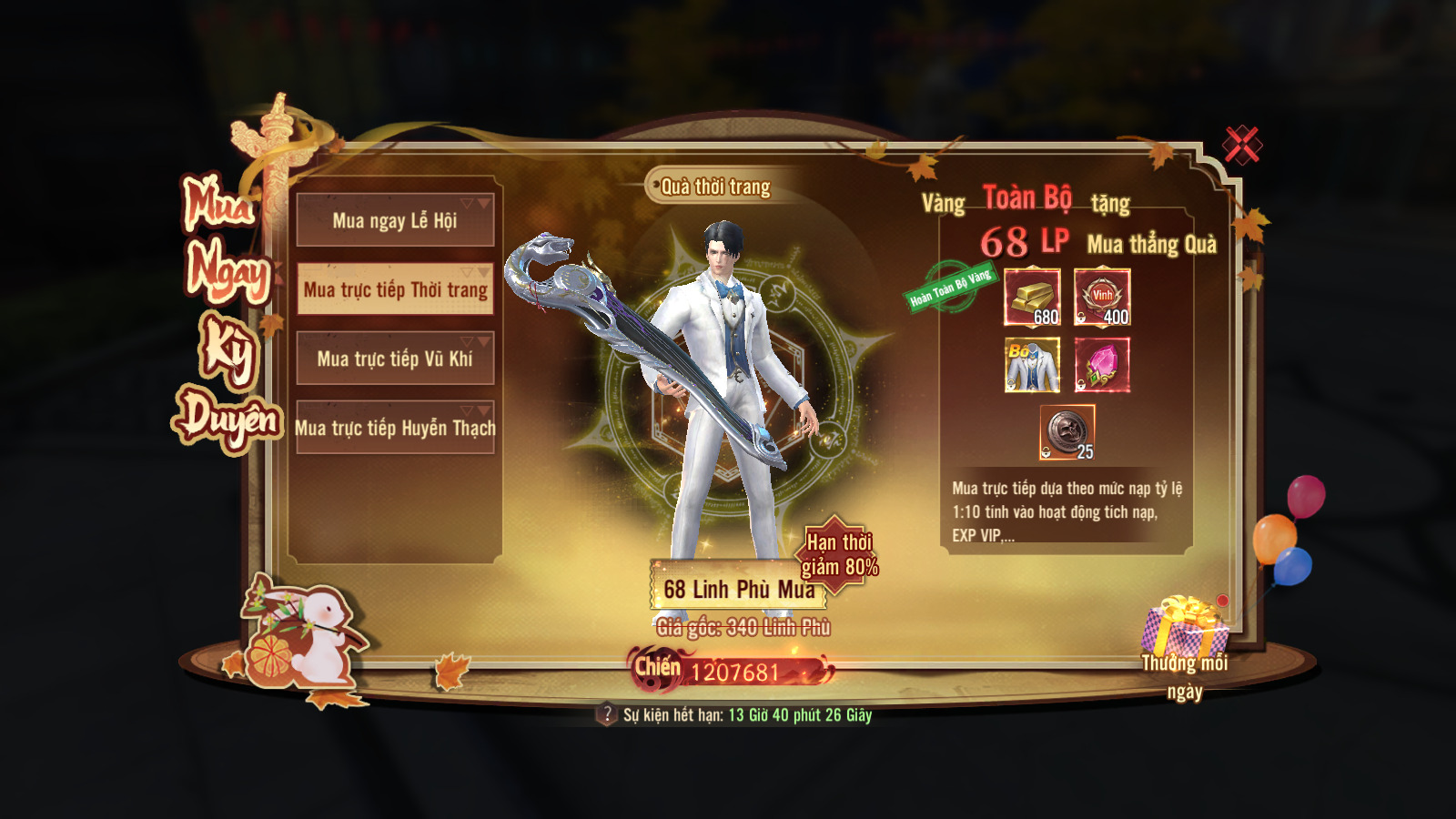This screenshot has width=1456, height=819.
Task: Open the Mua trực tiếp Vũ Khí tab
Action: 395,359
